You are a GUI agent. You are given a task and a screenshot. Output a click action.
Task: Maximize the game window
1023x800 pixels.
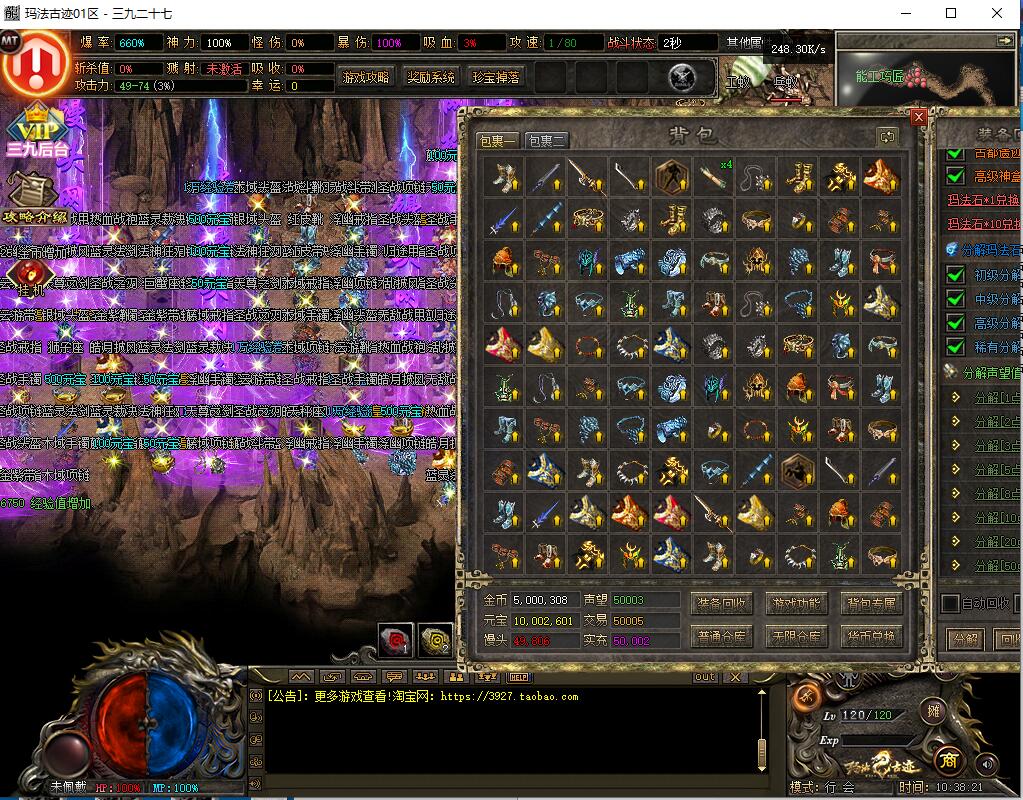951,13
